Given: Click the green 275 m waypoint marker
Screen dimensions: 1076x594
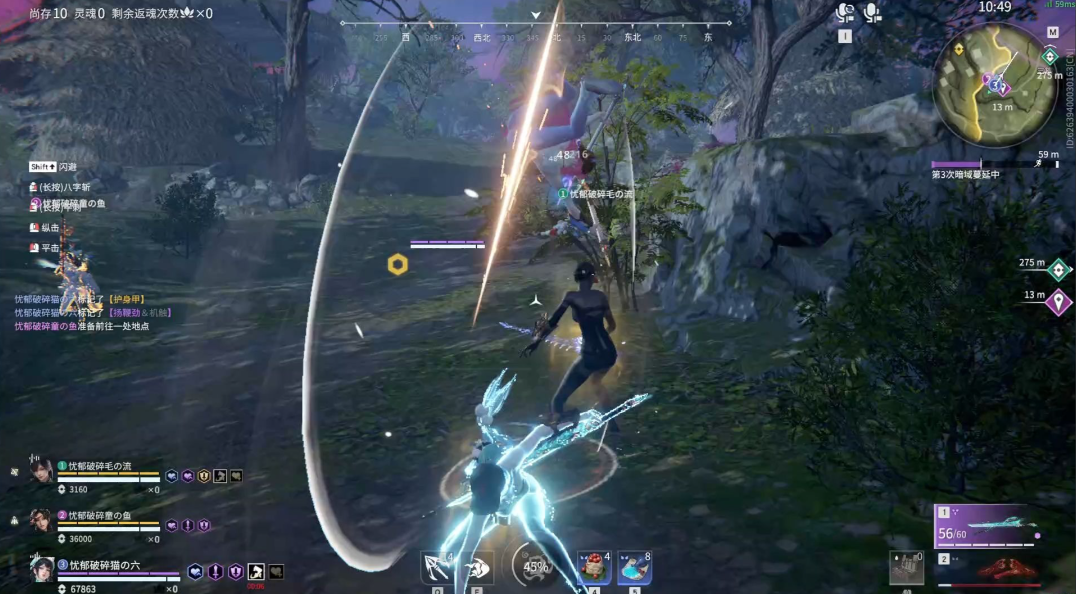Looking at the screenshot, I should 1058,268.
